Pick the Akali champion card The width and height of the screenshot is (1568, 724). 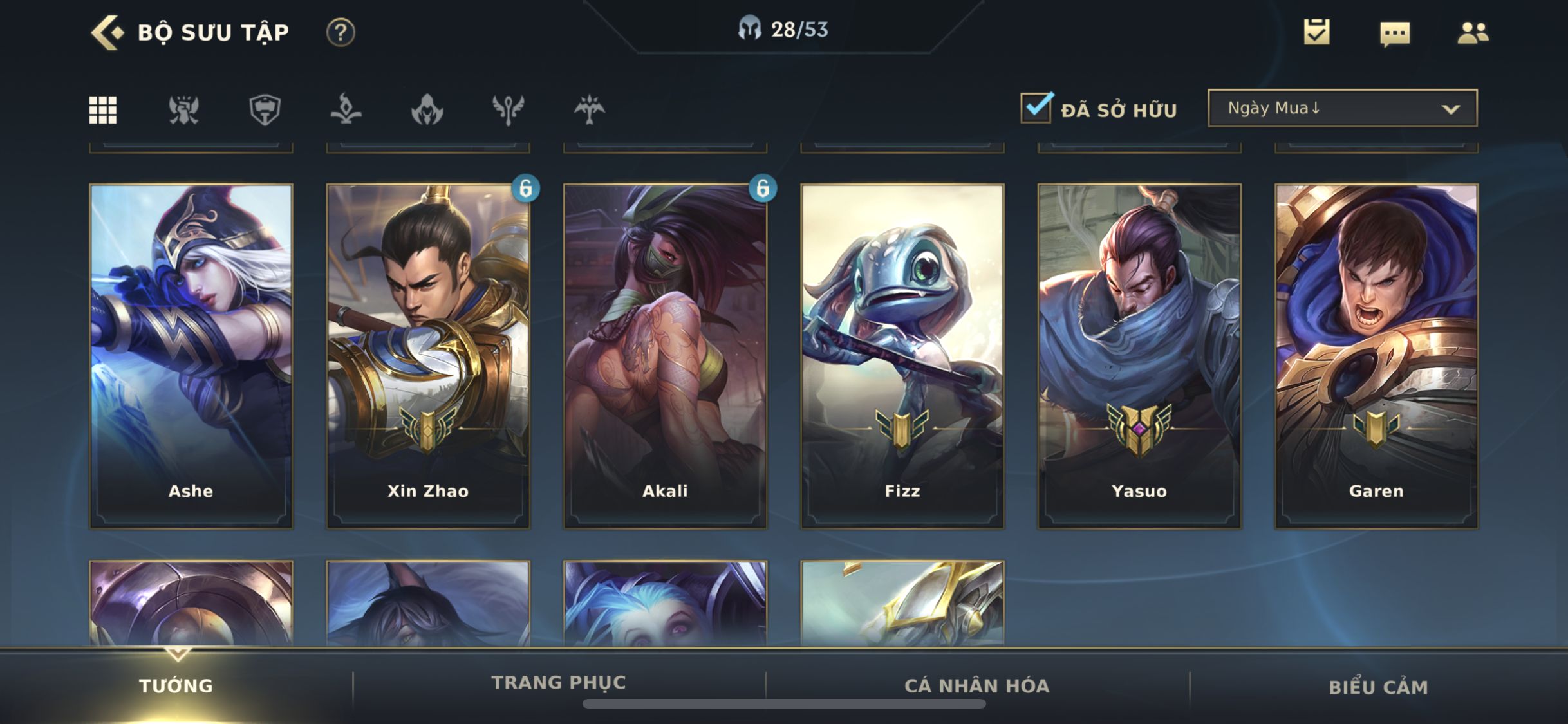pos(665,356)
